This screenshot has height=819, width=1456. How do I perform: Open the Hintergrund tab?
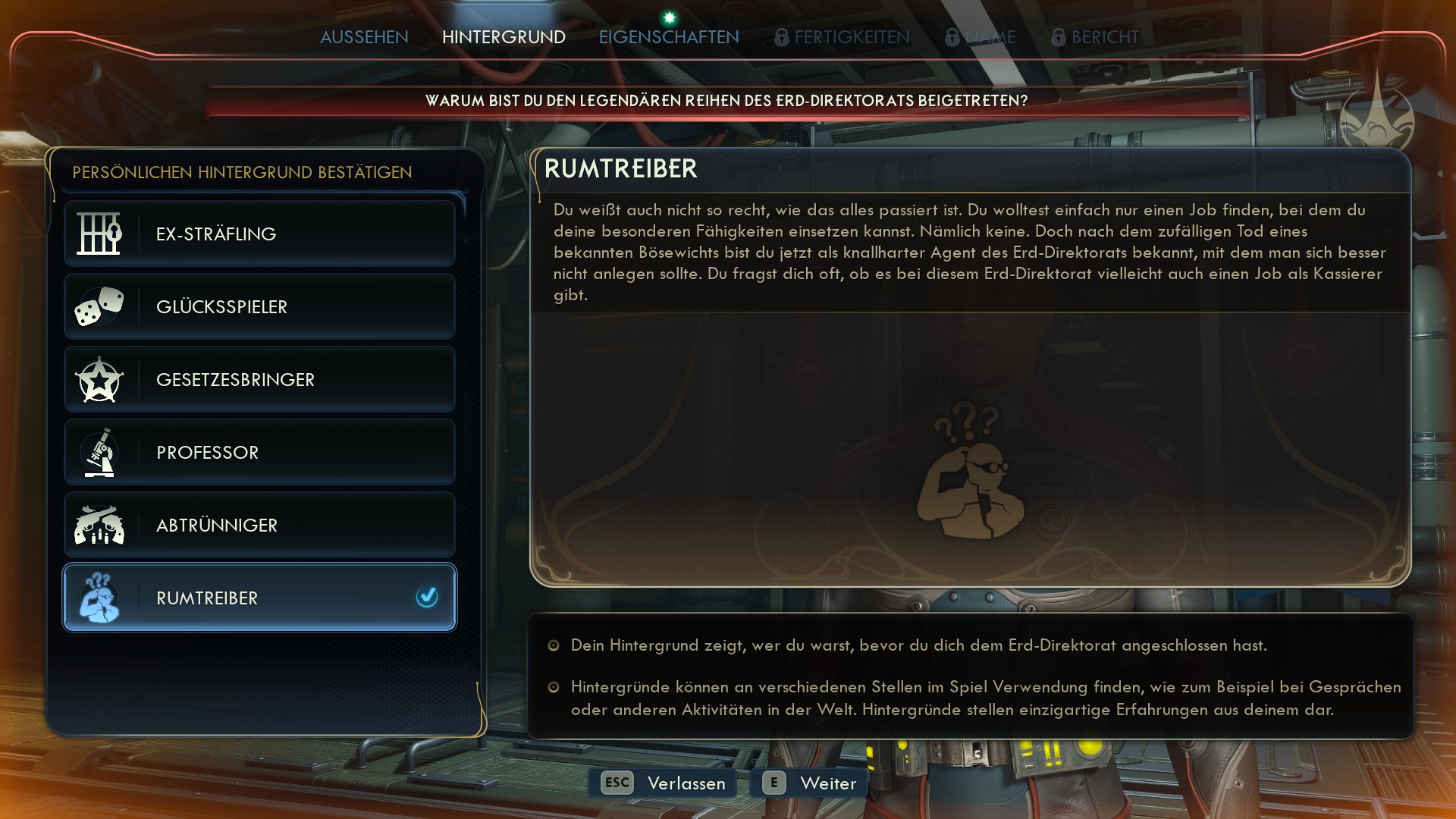tap(504, 37)
